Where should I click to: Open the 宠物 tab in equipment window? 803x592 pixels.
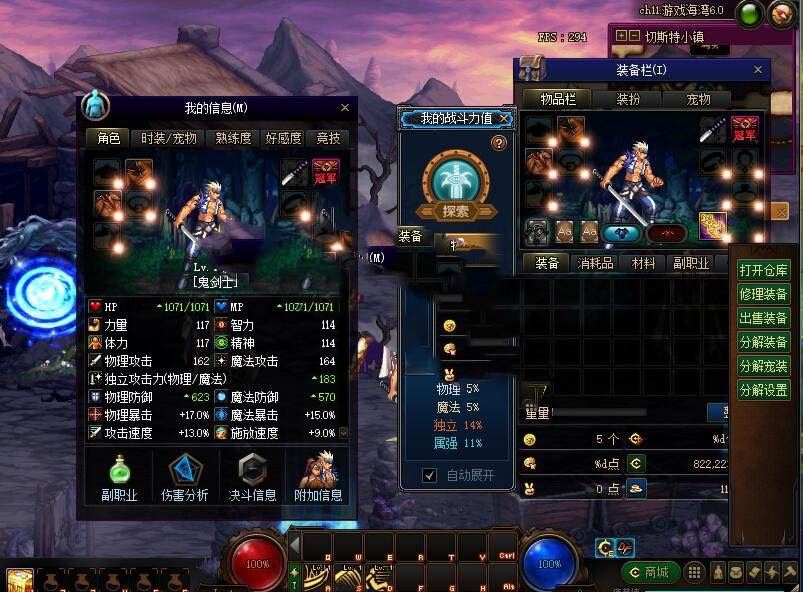(698, 99)
